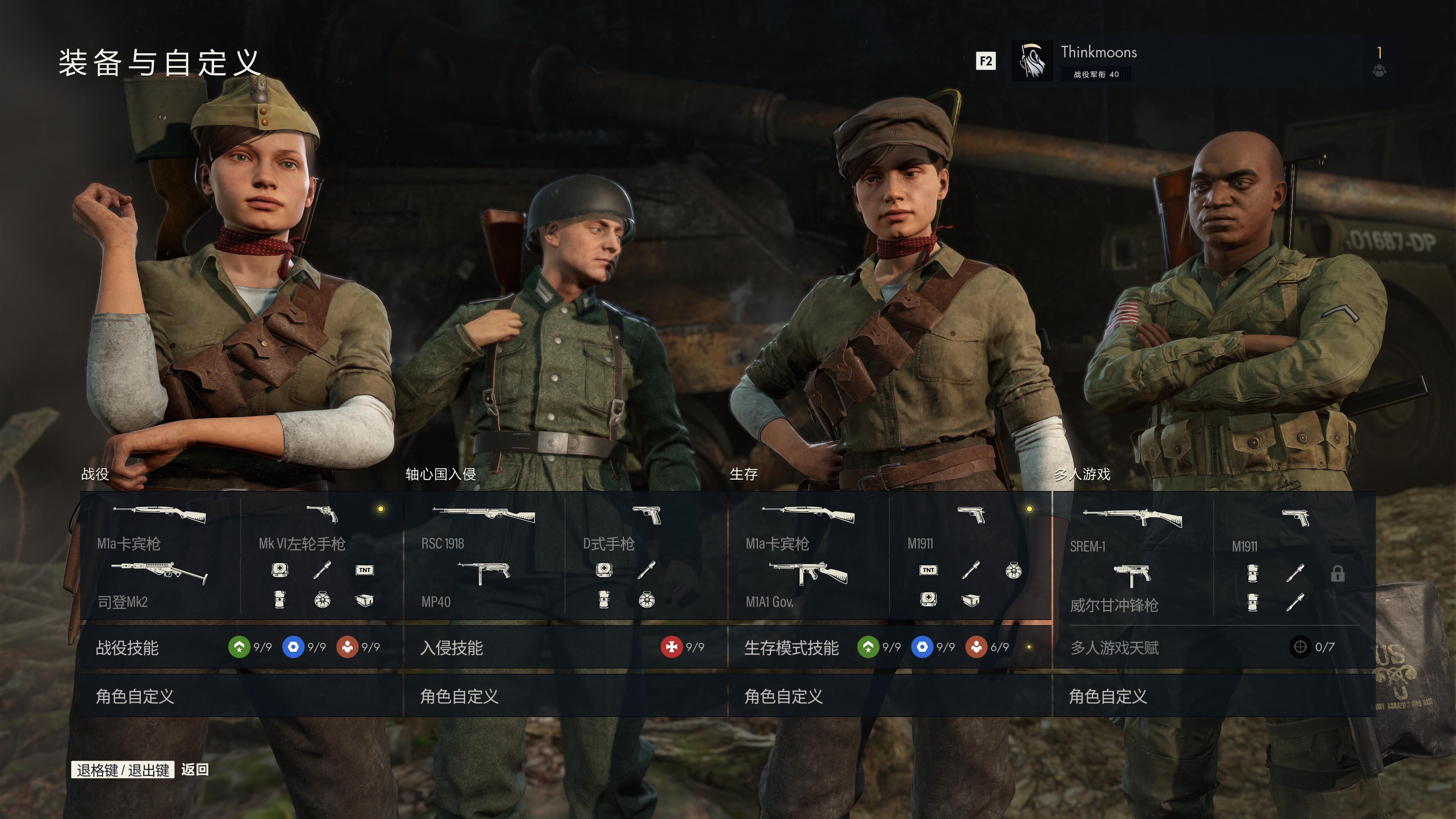Screen dimensions: 1456x819
Task: Select the M1A1 Gov. weapon slot
Action: click(x=808, y=584)
